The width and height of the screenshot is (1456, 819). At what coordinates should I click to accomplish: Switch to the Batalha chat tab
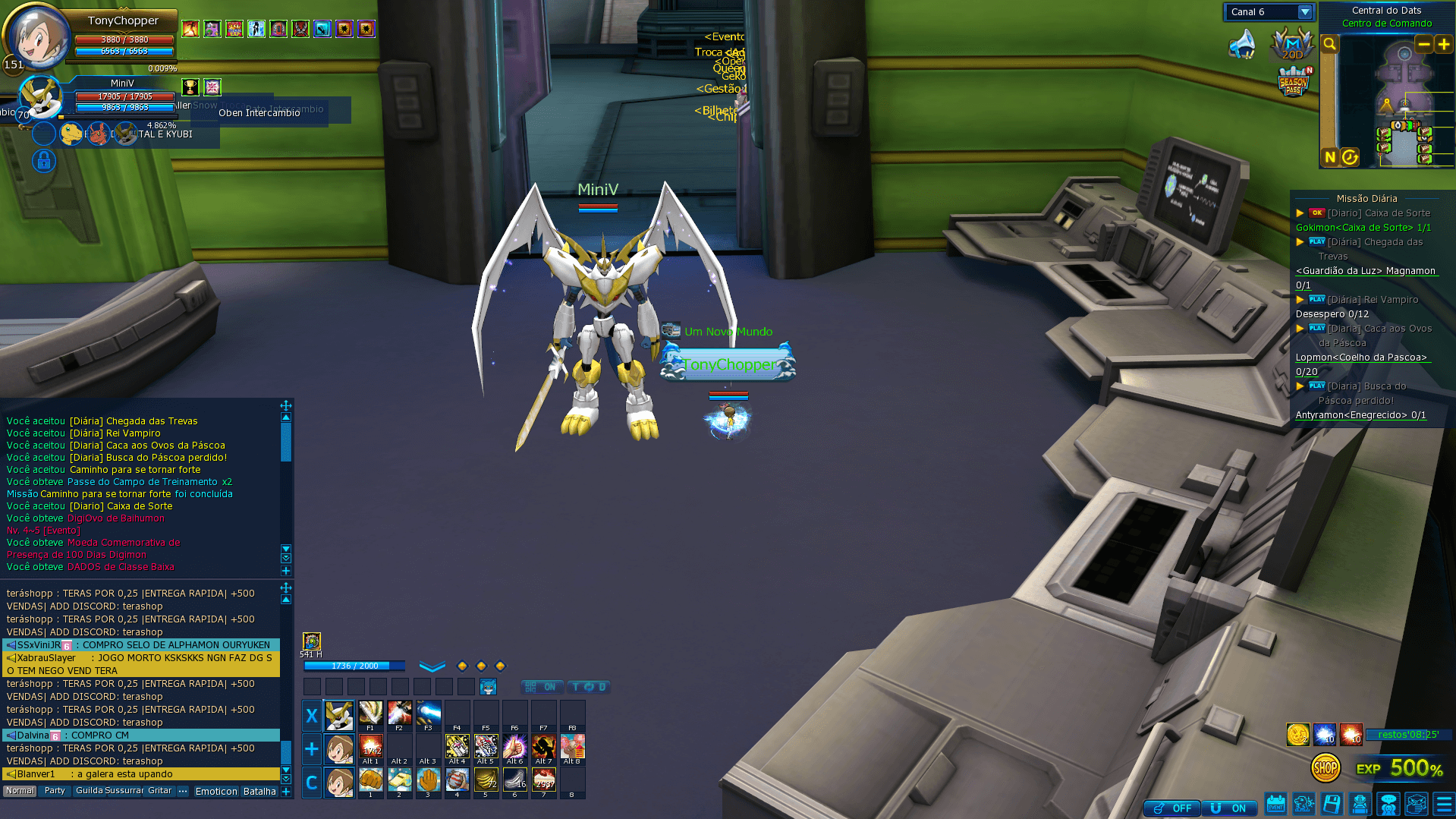coord(259,791)
